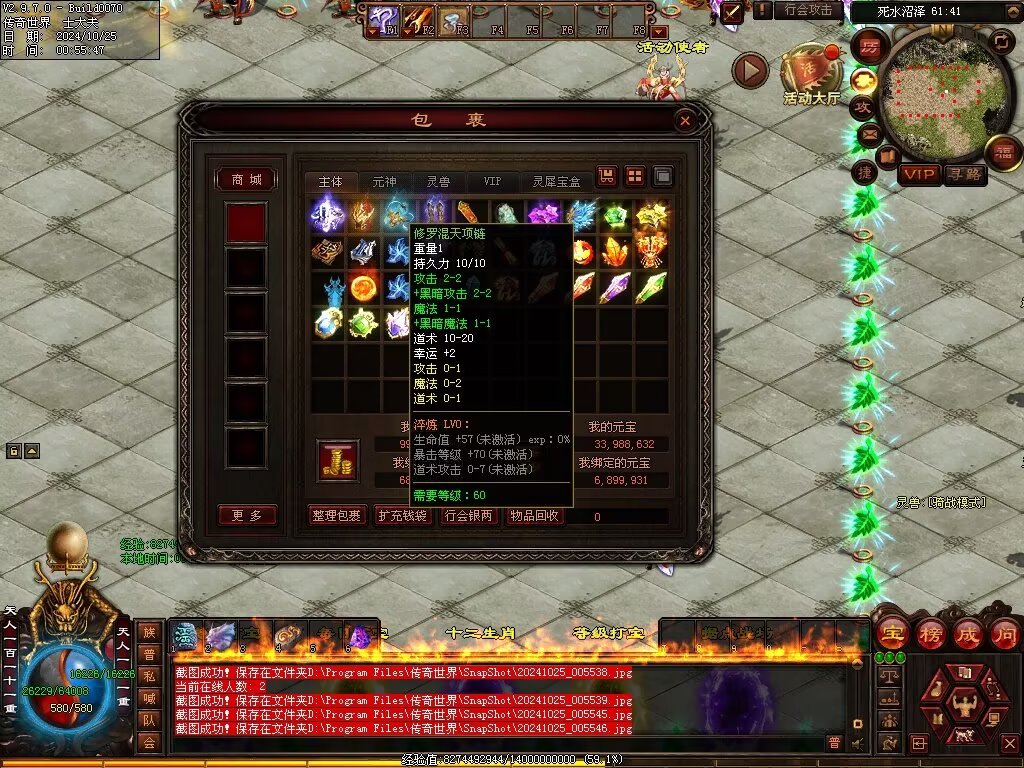Image resolution: width=1024 pixels, height=768 pixels.
Task: Open the VIP bag tab
Action: (492, 182)
